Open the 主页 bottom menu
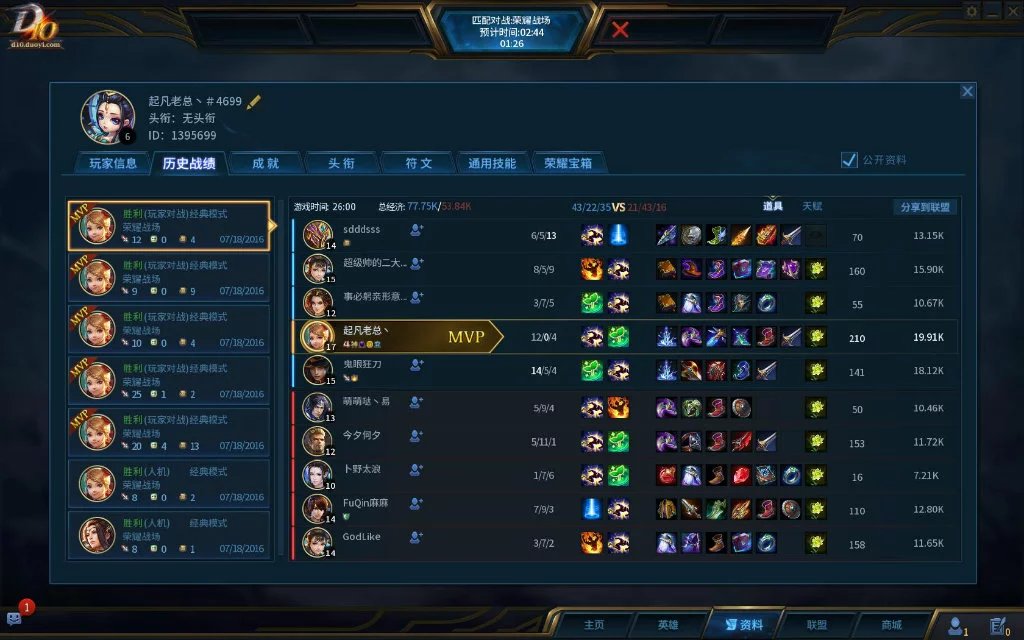The height and width of the screenshot is (640, 1024). [594, 625]
